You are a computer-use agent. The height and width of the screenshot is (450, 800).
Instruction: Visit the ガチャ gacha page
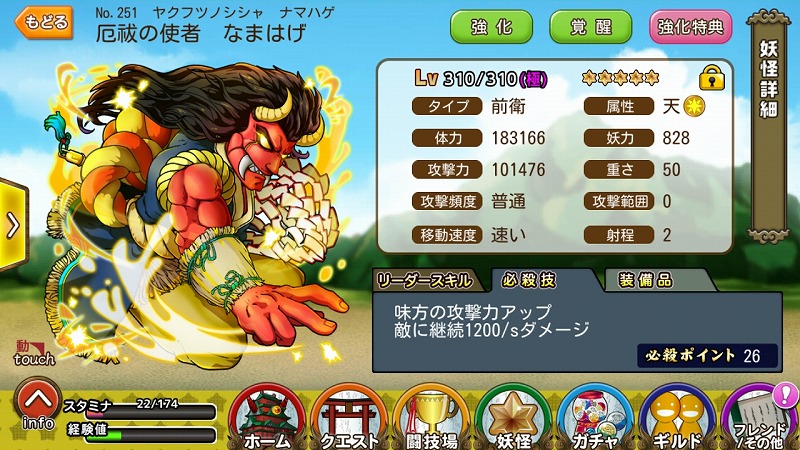point(595,416)
